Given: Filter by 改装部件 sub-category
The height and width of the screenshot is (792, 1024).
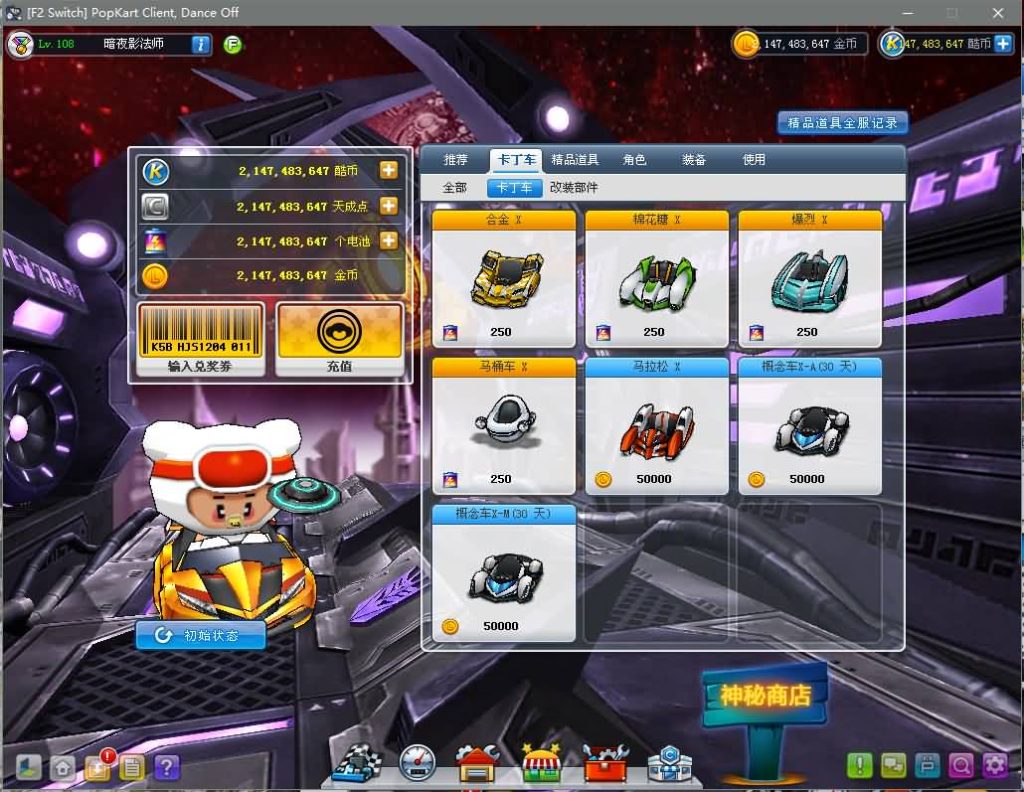Looking at the screenshot, I should 574,188.
